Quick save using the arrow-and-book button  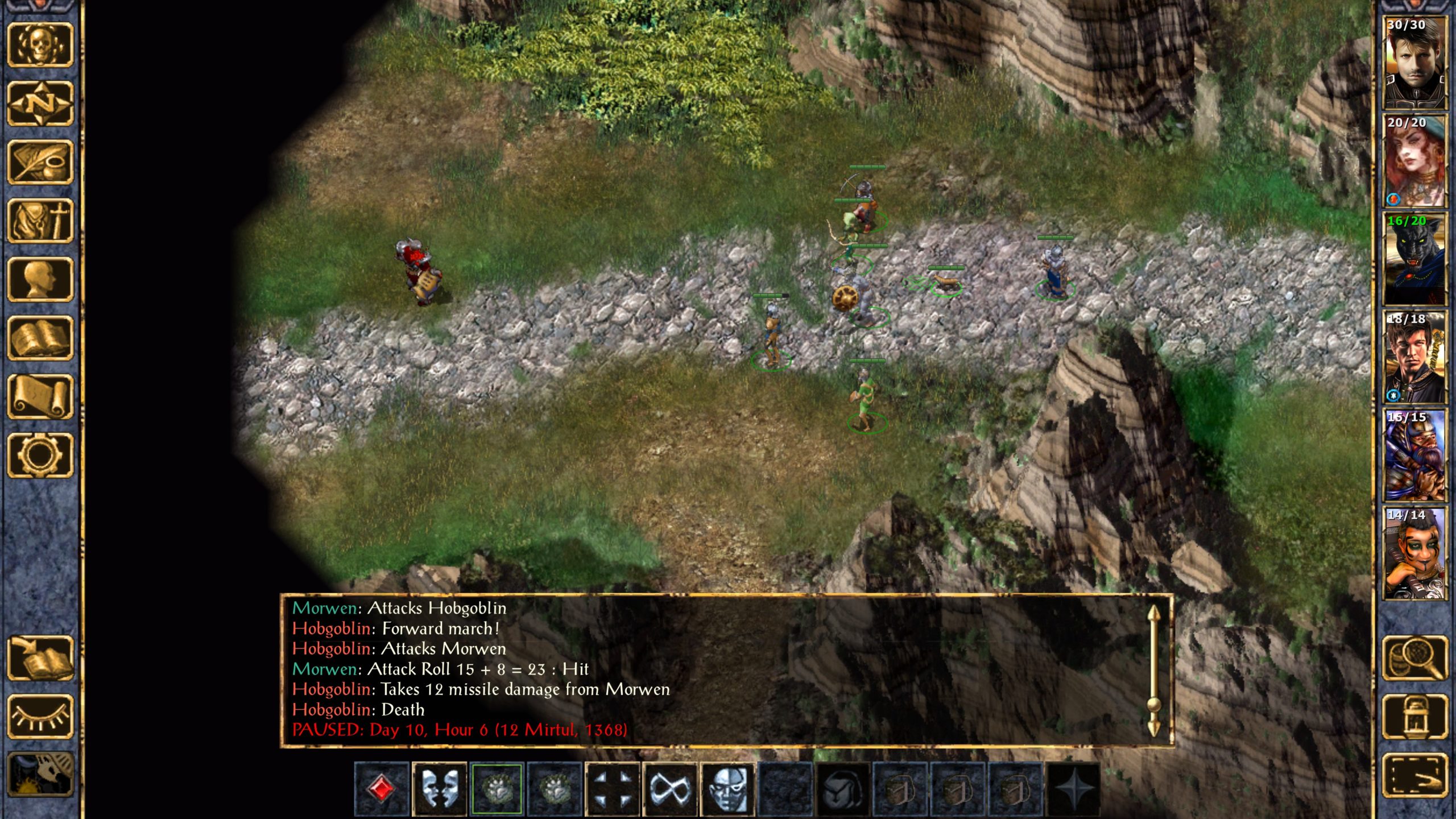pyautogui.click(x=40, y=659)
